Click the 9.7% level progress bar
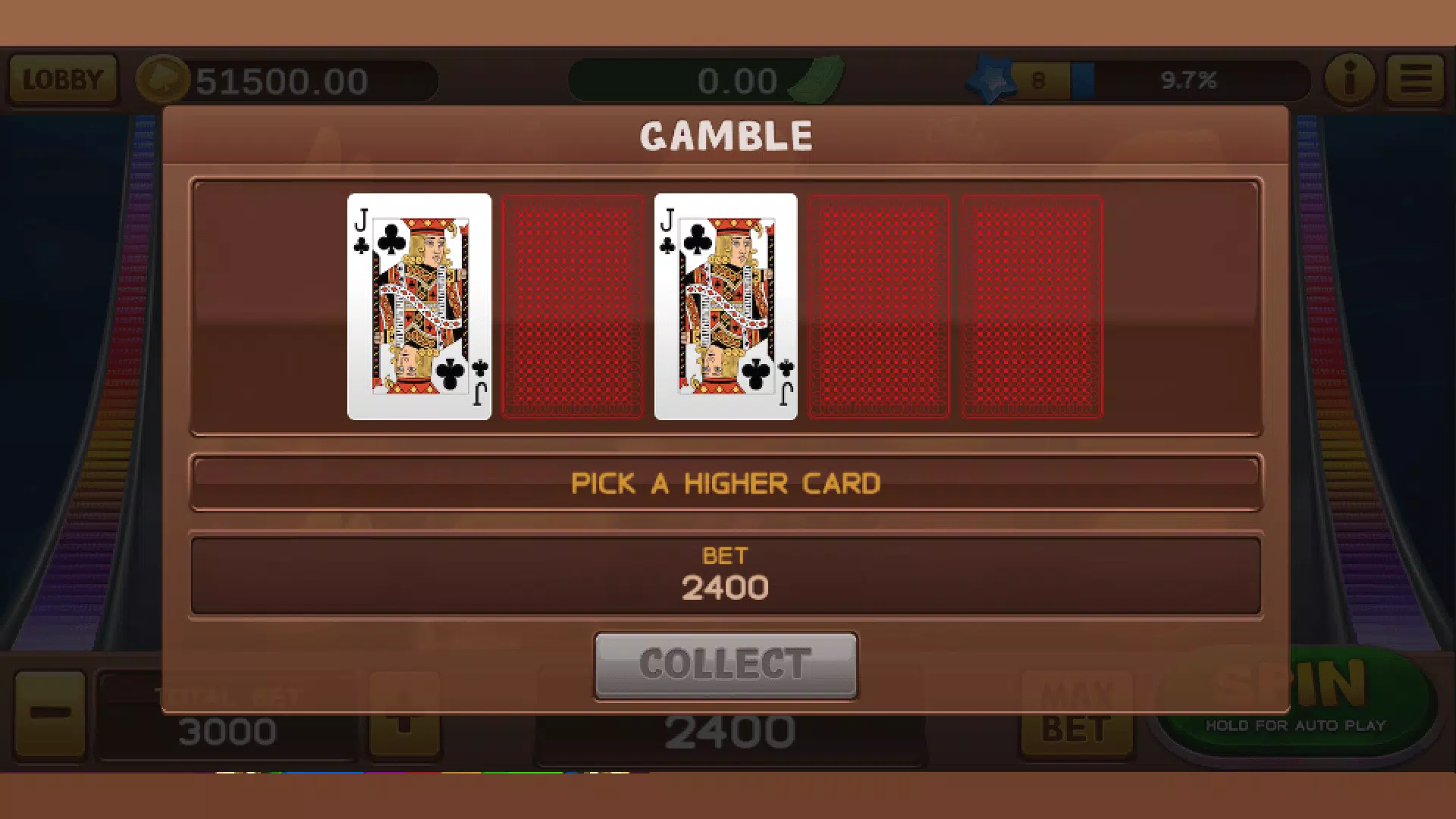The width and height of the screenshot is (1456, 819). [x=1191, y=79]
